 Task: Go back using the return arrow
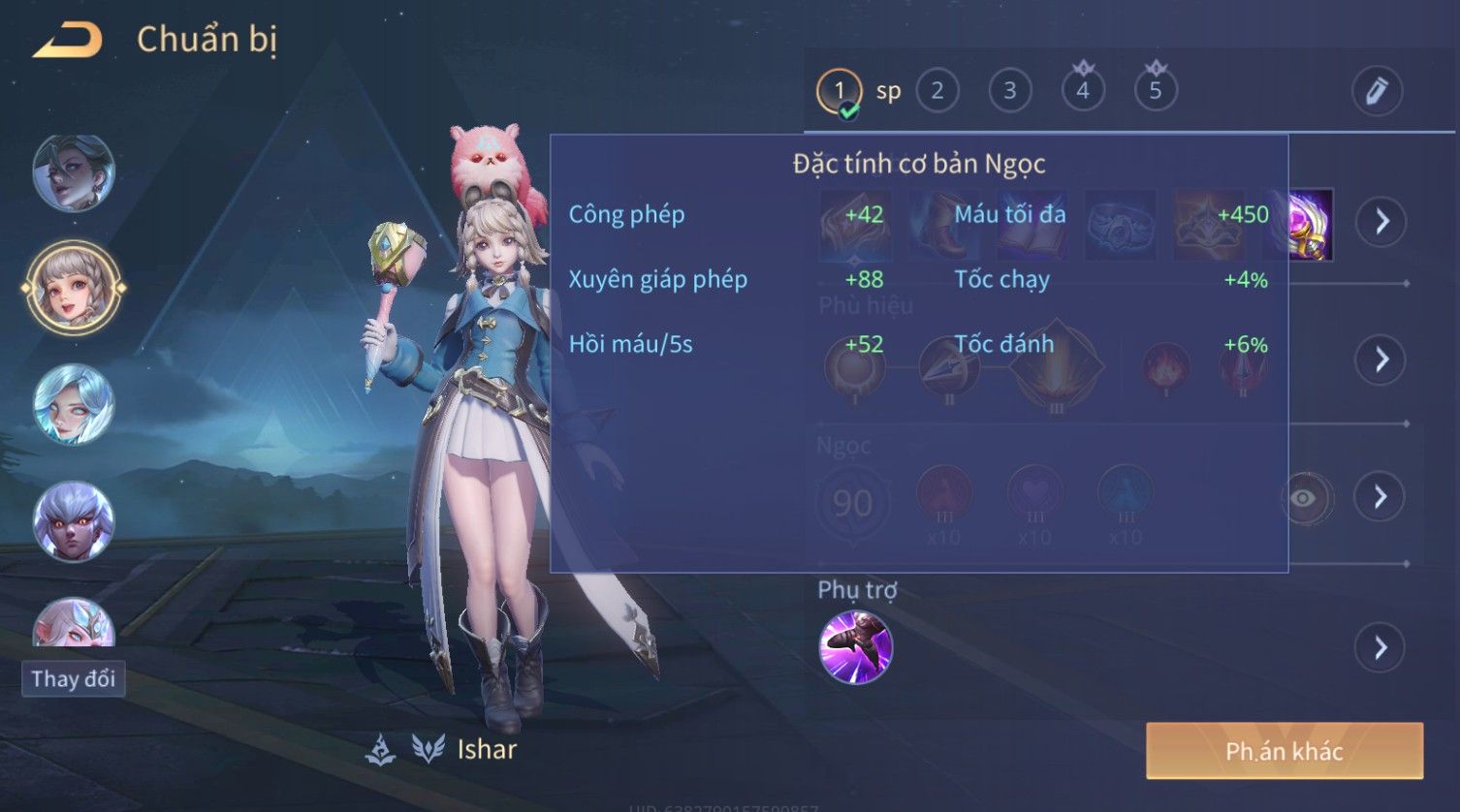68,41
